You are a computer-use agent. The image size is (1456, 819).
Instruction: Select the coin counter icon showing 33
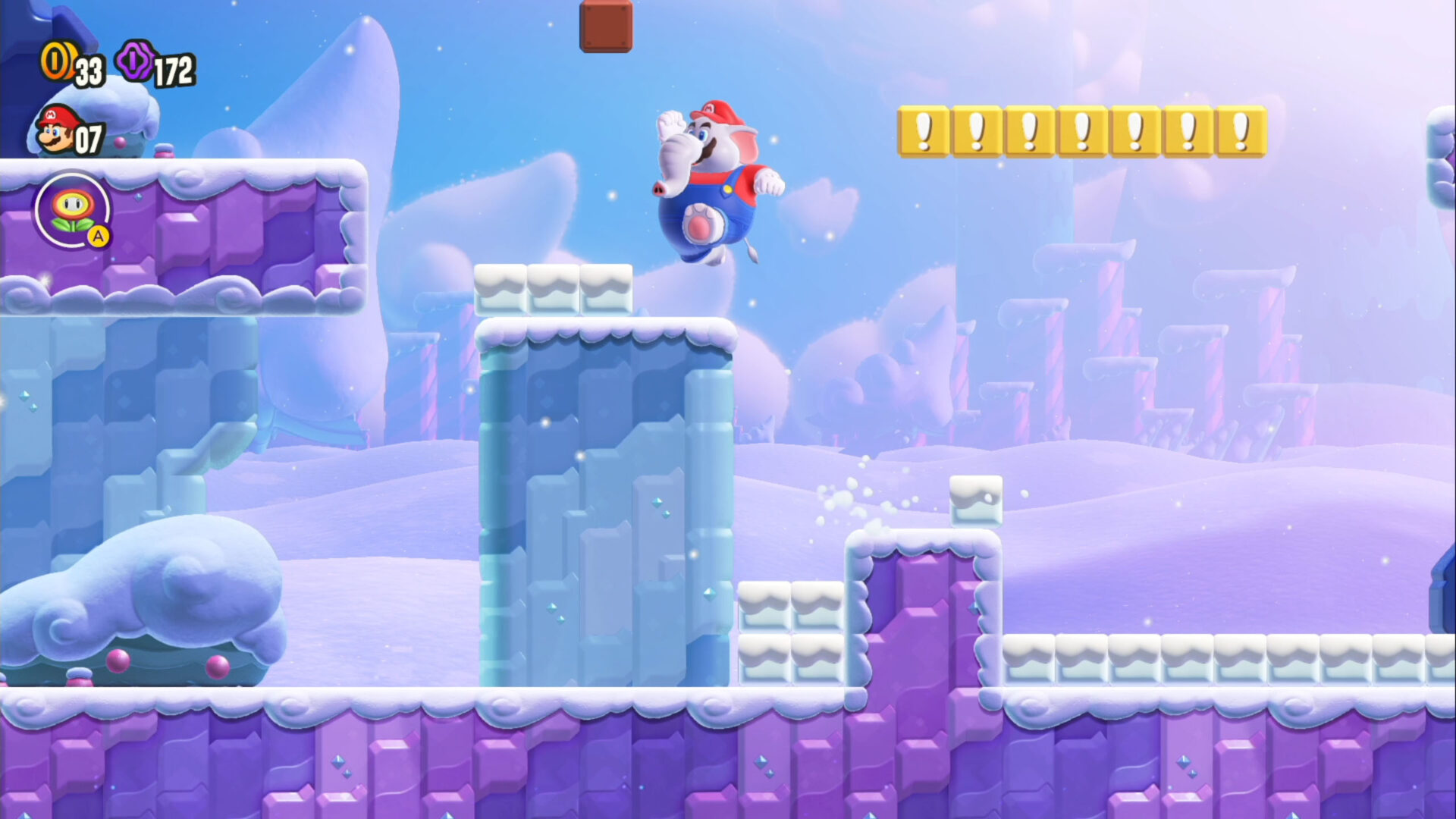[59, 62]
